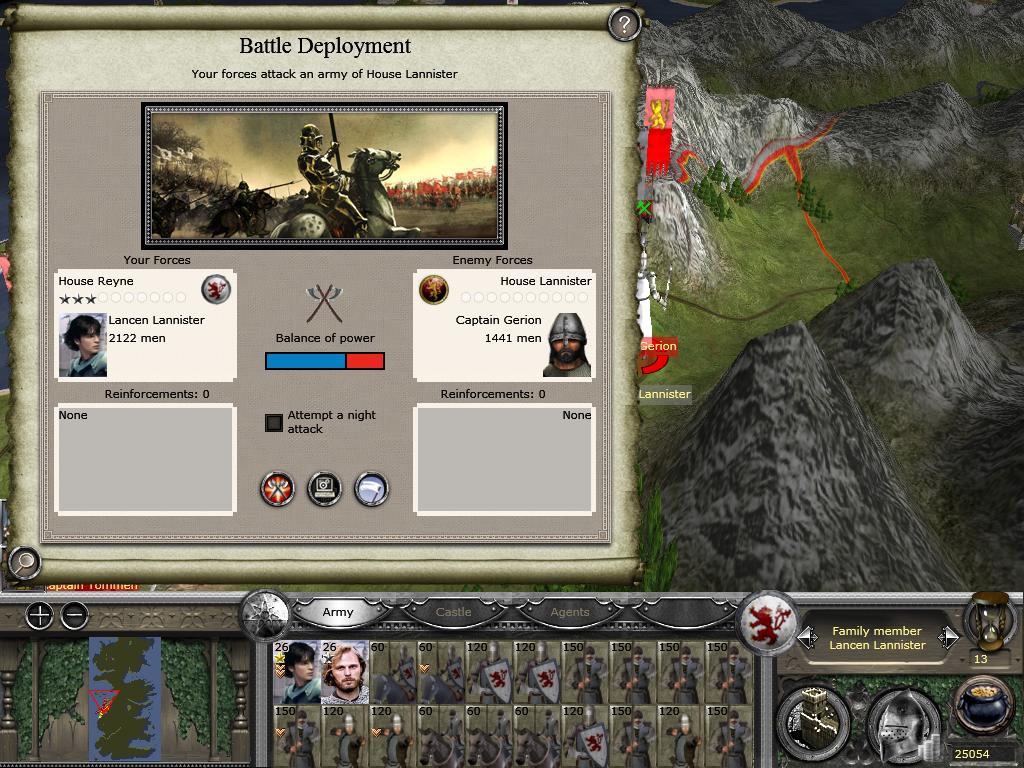
Task: Switch to the Army tab
Action: pyautogui.click(x=338, y=612)
